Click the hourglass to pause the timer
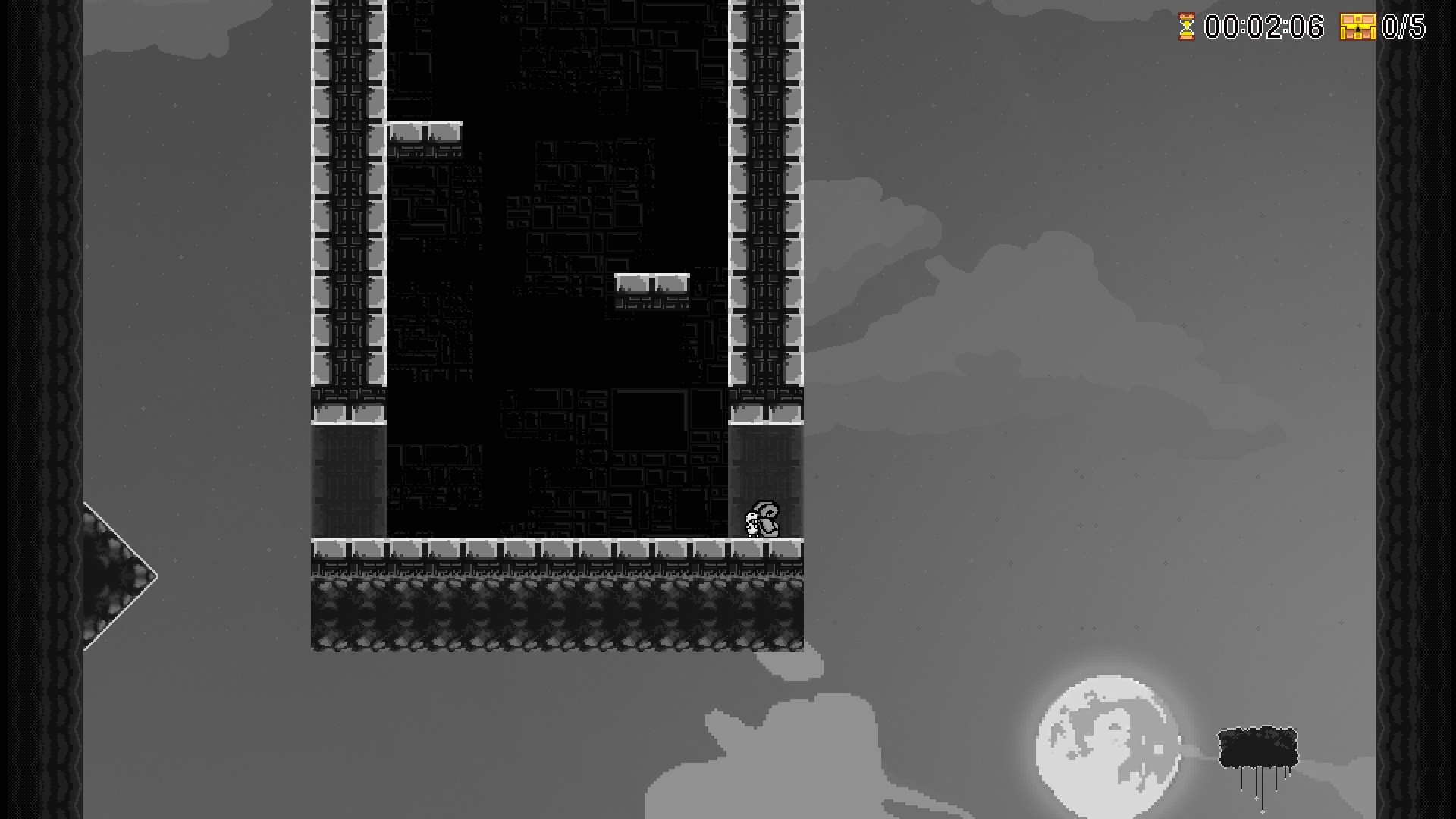 click(1188, 28)
